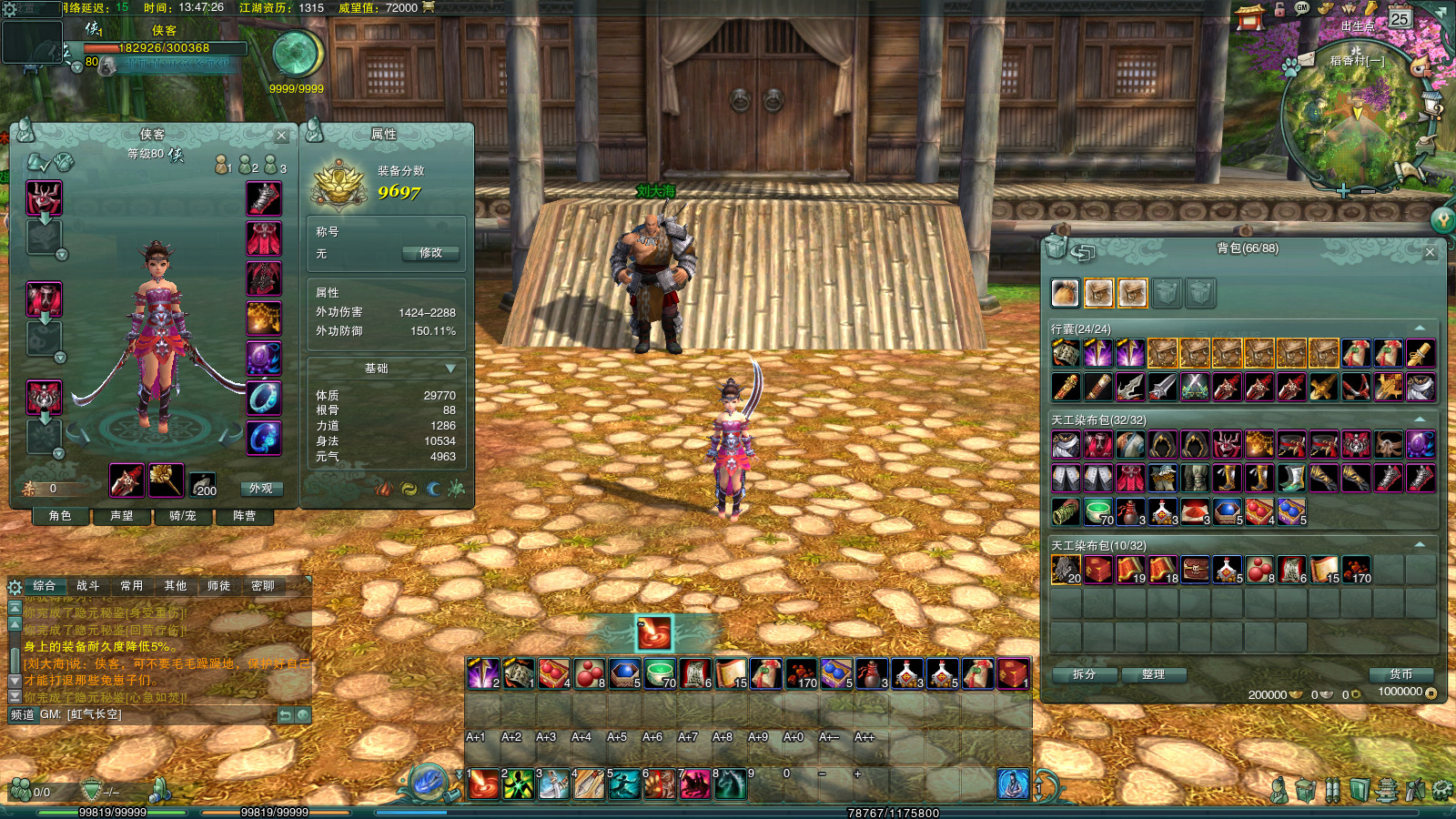Select the 角色 tab
Screen dimensions: 1456x819
point(60,516)
